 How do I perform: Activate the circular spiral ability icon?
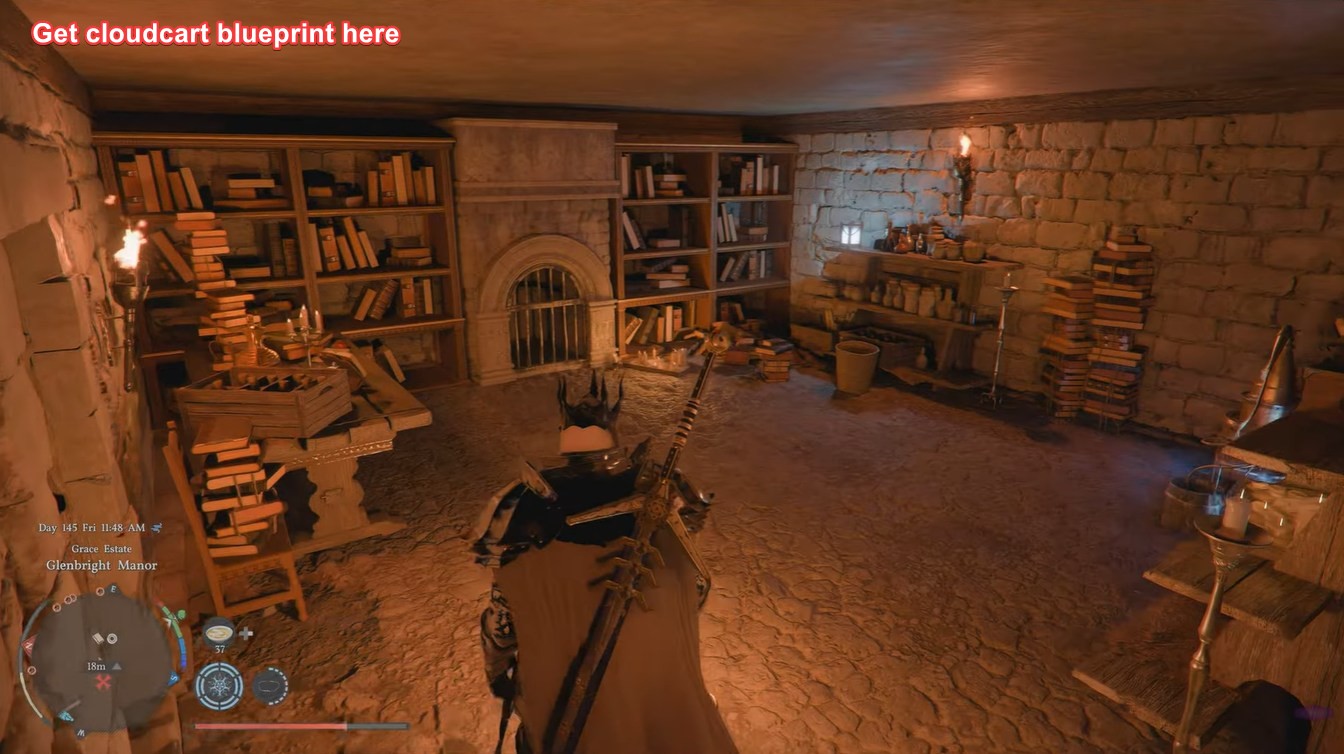[219, 686]
